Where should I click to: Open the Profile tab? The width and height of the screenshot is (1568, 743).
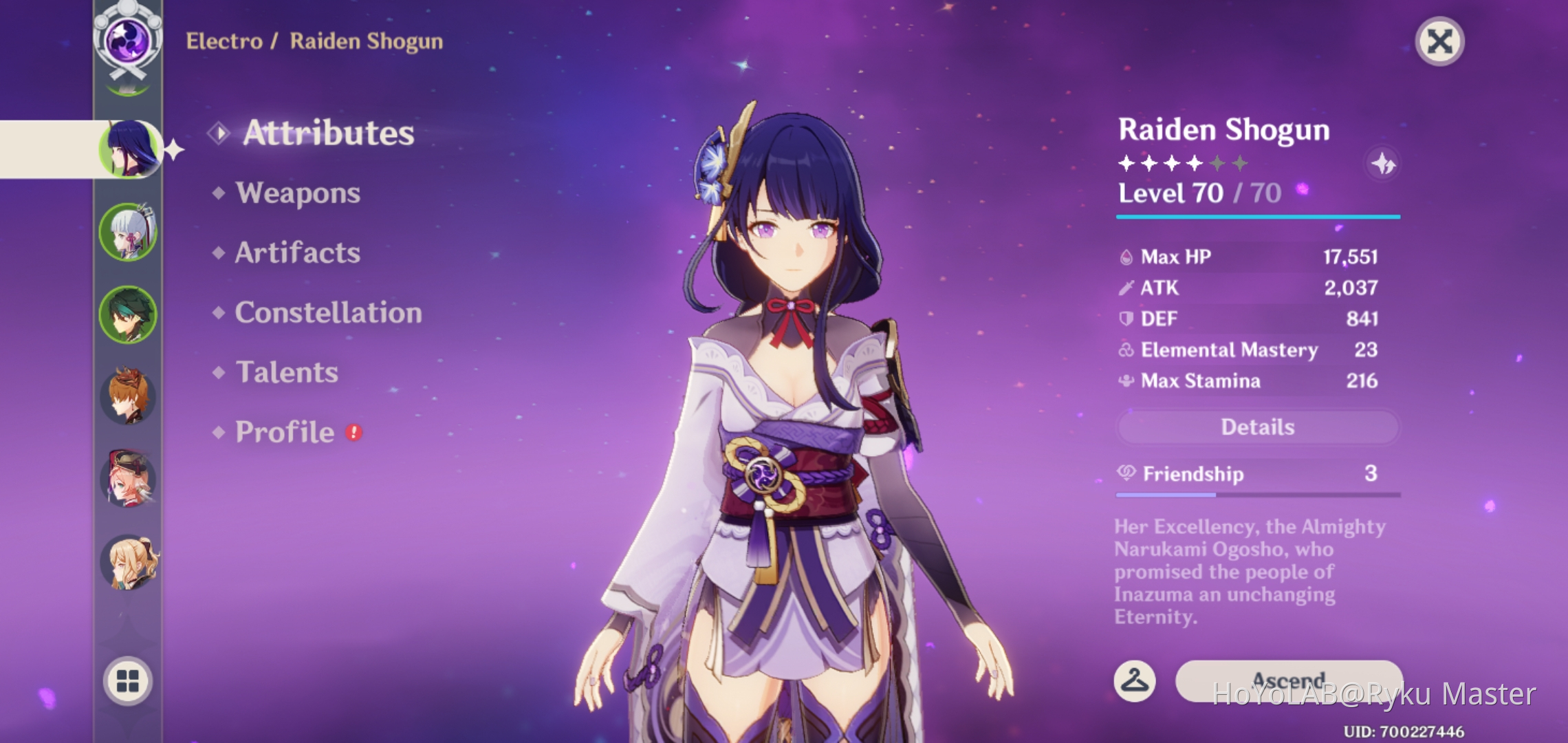pyautogui.click(x=285, y=433)
